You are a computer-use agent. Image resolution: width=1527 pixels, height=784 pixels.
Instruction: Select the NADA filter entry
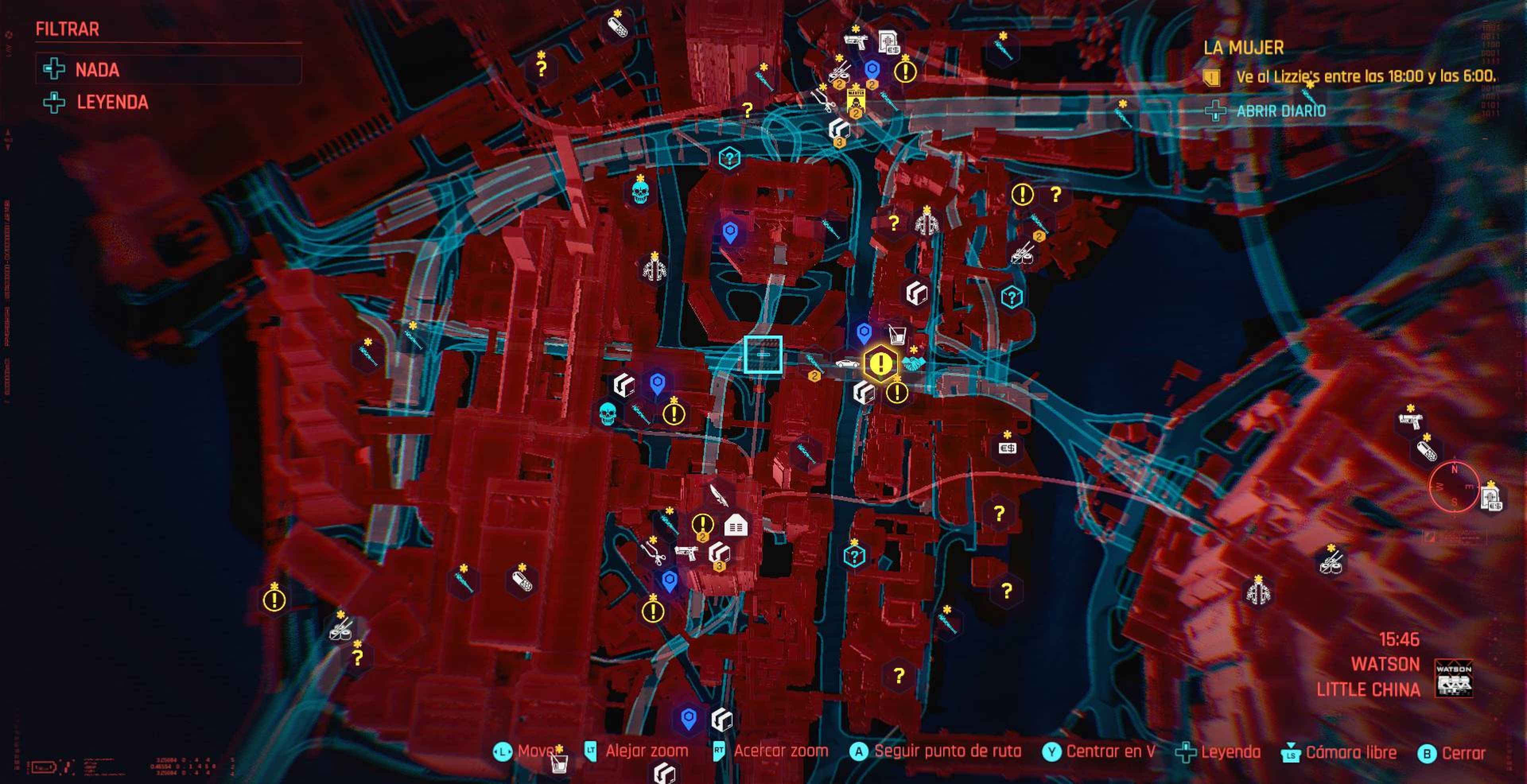pos(98,70)
